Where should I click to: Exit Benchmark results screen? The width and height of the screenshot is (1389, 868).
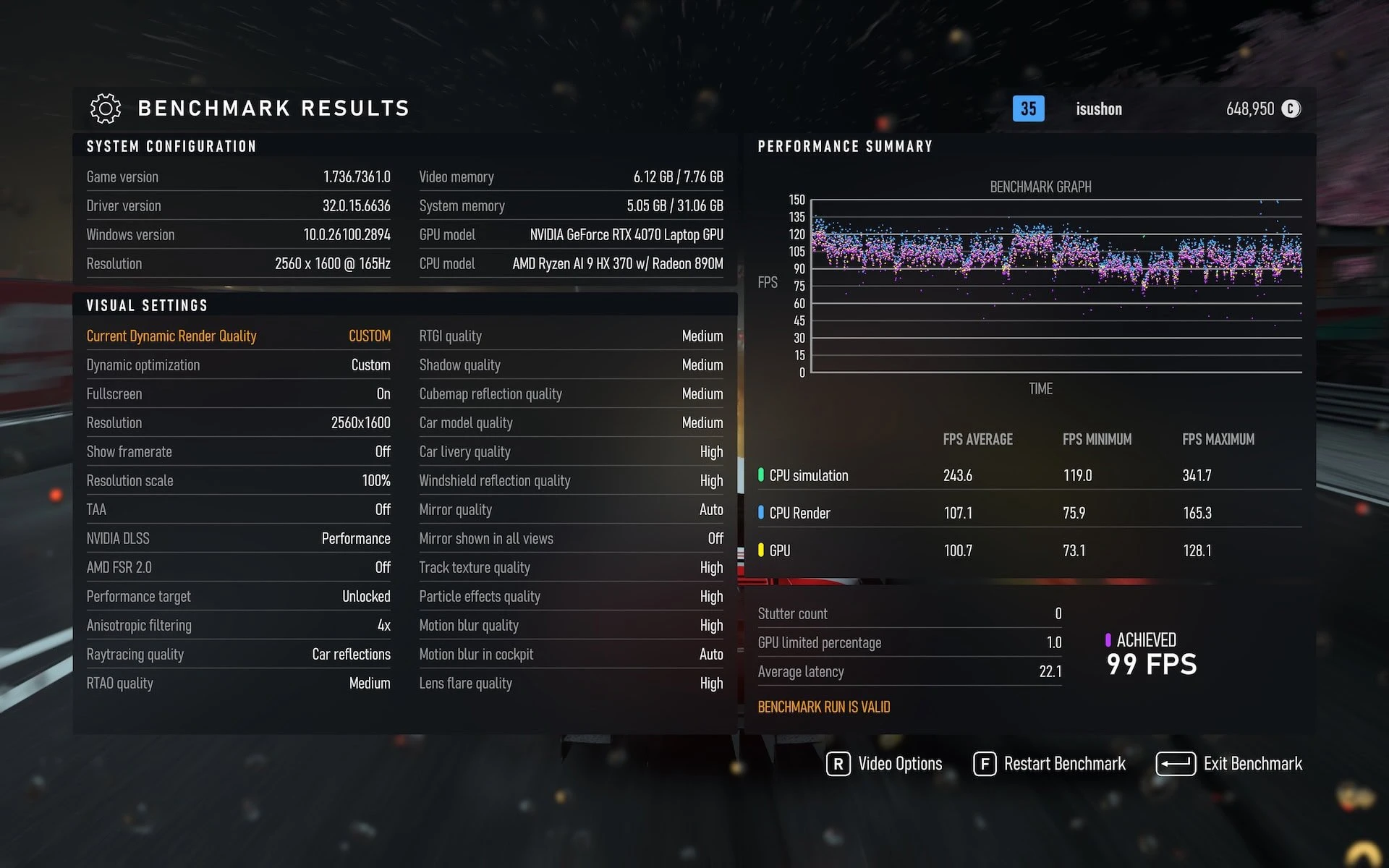pyautogui.click(x=1229, y=764)
